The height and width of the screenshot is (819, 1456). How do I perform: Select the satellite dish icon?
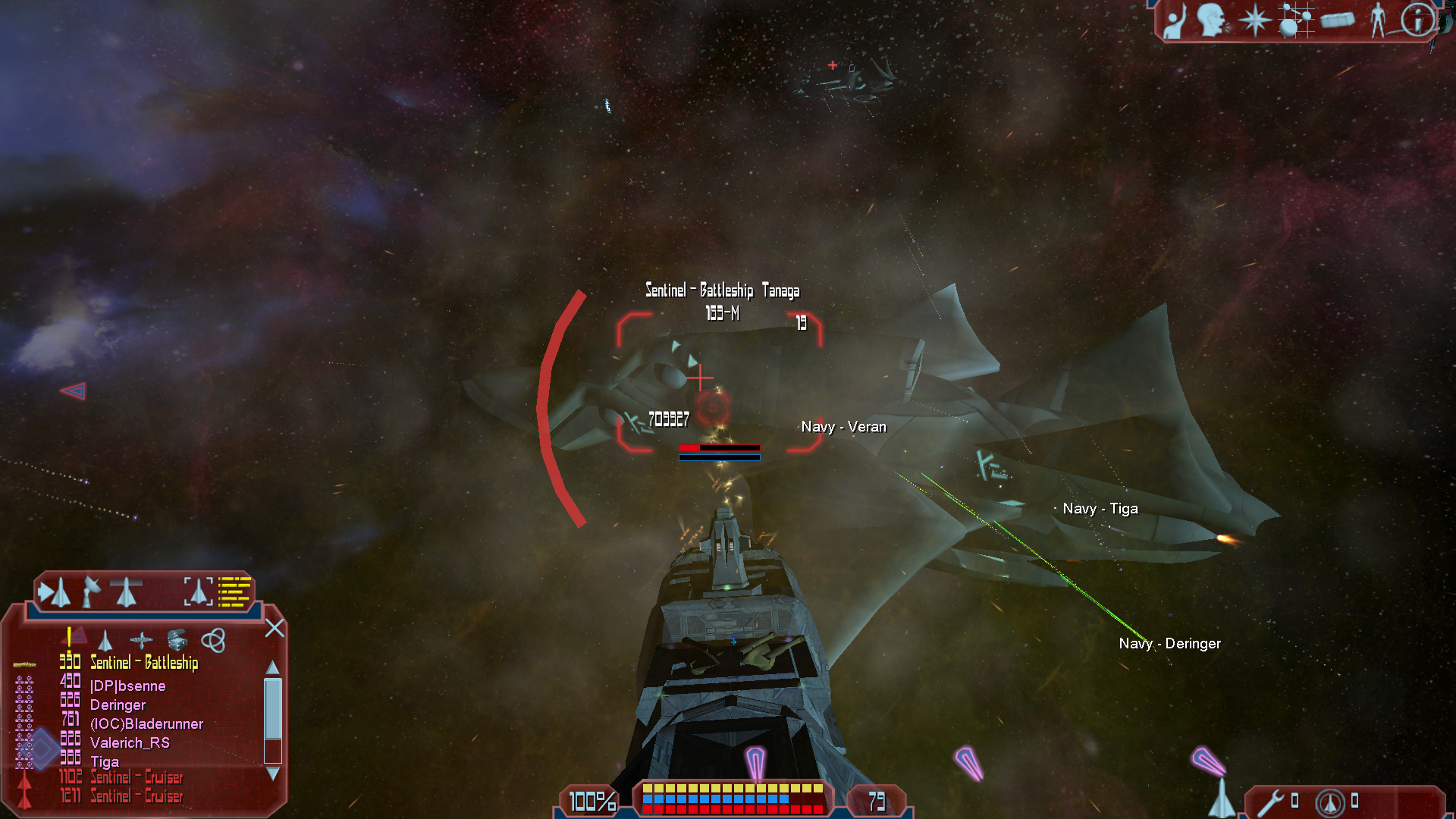(x=91, y=591)
